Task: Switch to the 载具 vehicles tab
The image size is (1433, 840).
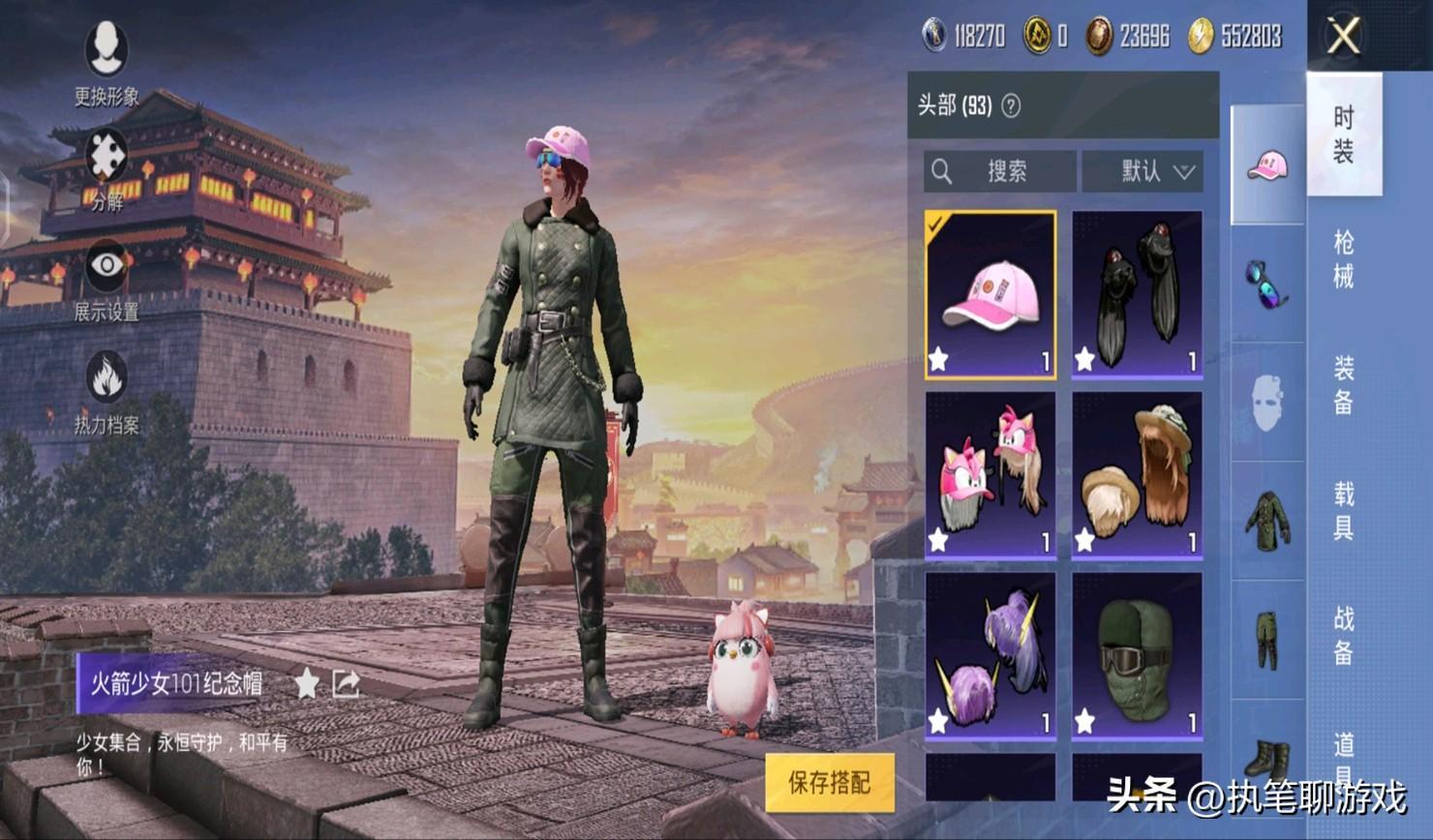Action: click(1344, 510)
